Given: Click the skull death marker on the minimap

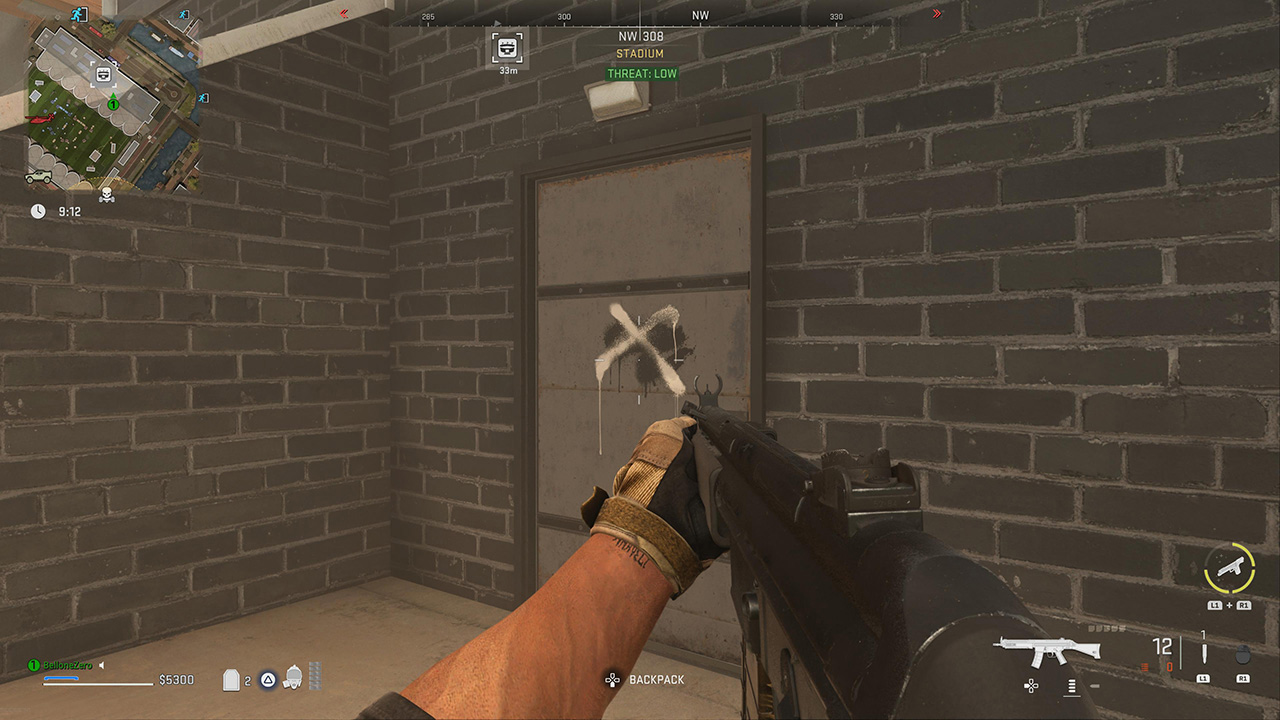Looking at the screenshot, I should 106,193.
